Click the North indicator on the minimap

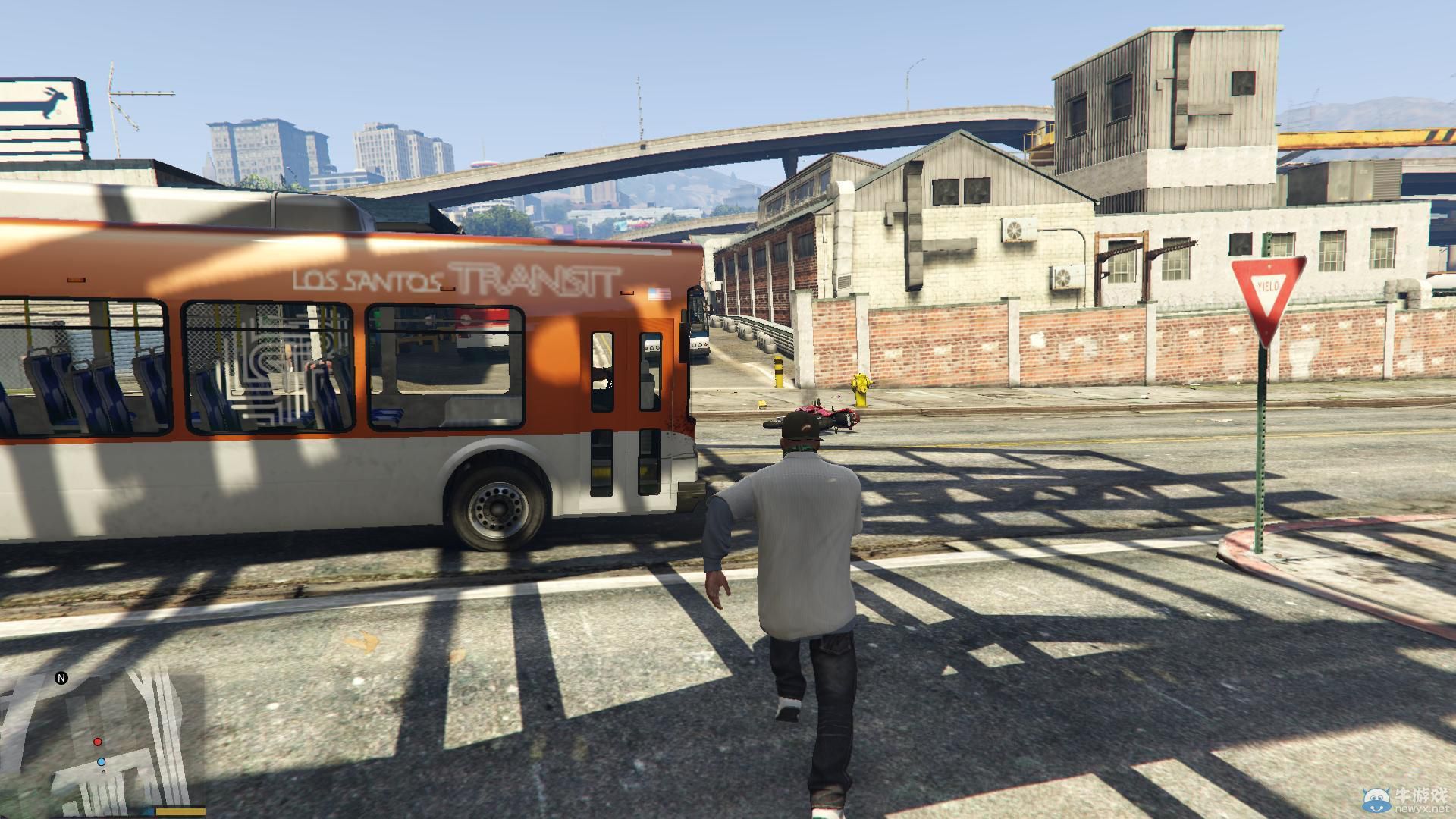click(x=61, y=679)
